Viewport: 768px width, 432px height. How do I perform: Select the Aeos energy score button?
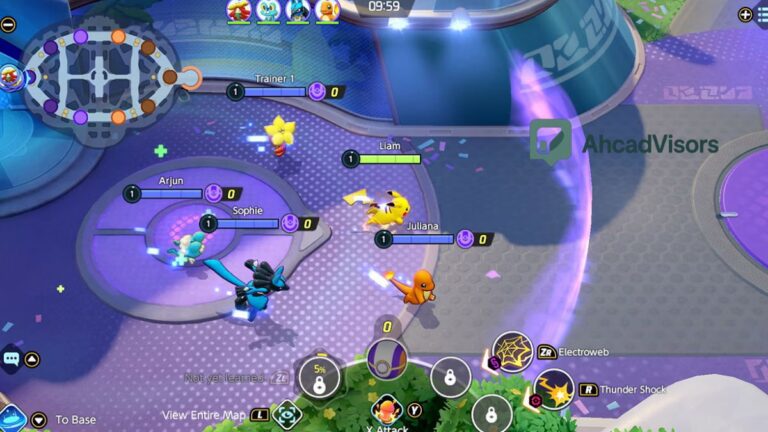click(387, 358)
